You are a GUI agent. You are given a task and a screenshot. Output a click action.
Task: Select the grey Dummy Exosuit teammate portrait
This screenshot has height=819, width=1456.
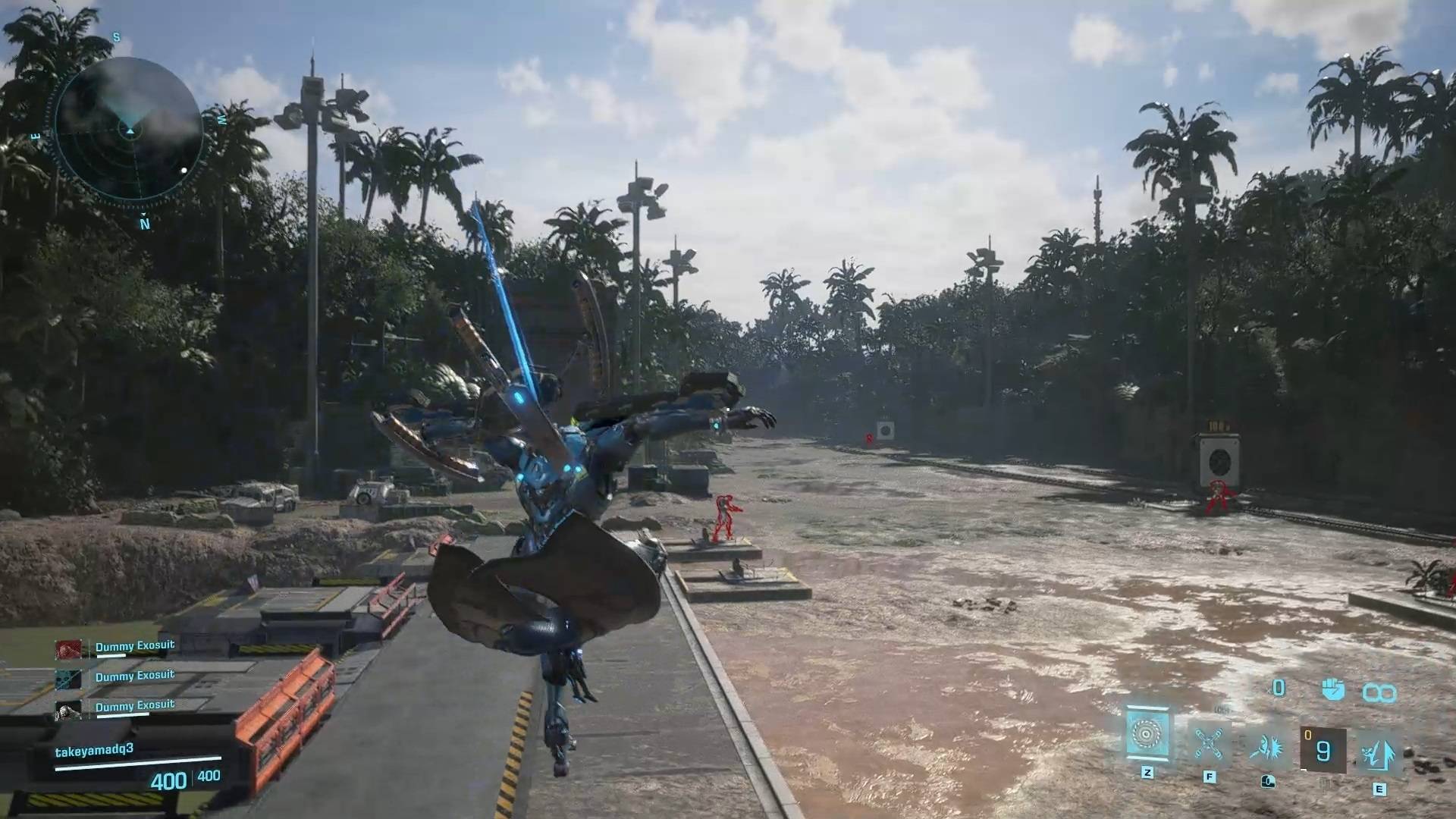[68, 710]
